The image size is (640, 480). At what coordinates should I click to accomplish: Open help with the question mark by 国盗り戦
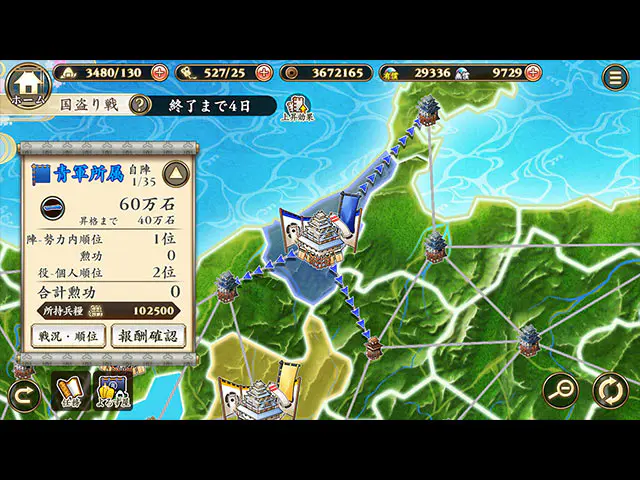[140, 105]
